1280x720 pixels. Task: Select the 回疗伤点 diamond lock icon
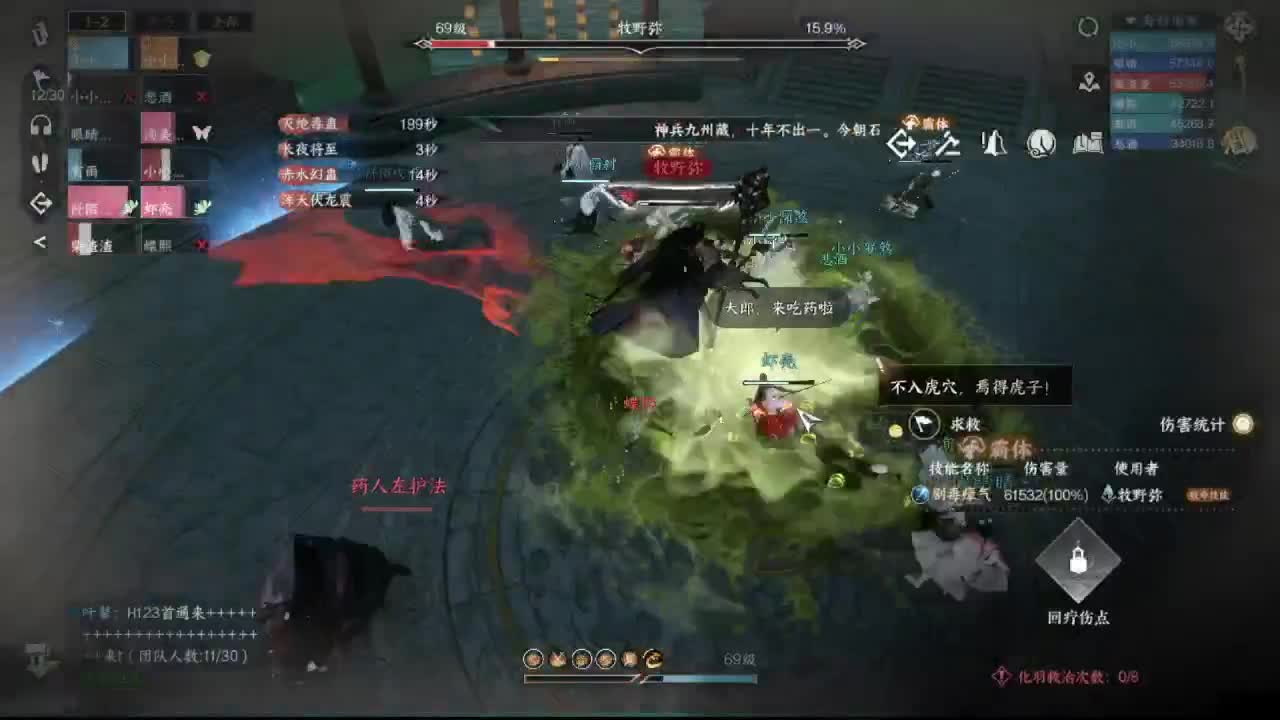click(x=1080, y=563)
